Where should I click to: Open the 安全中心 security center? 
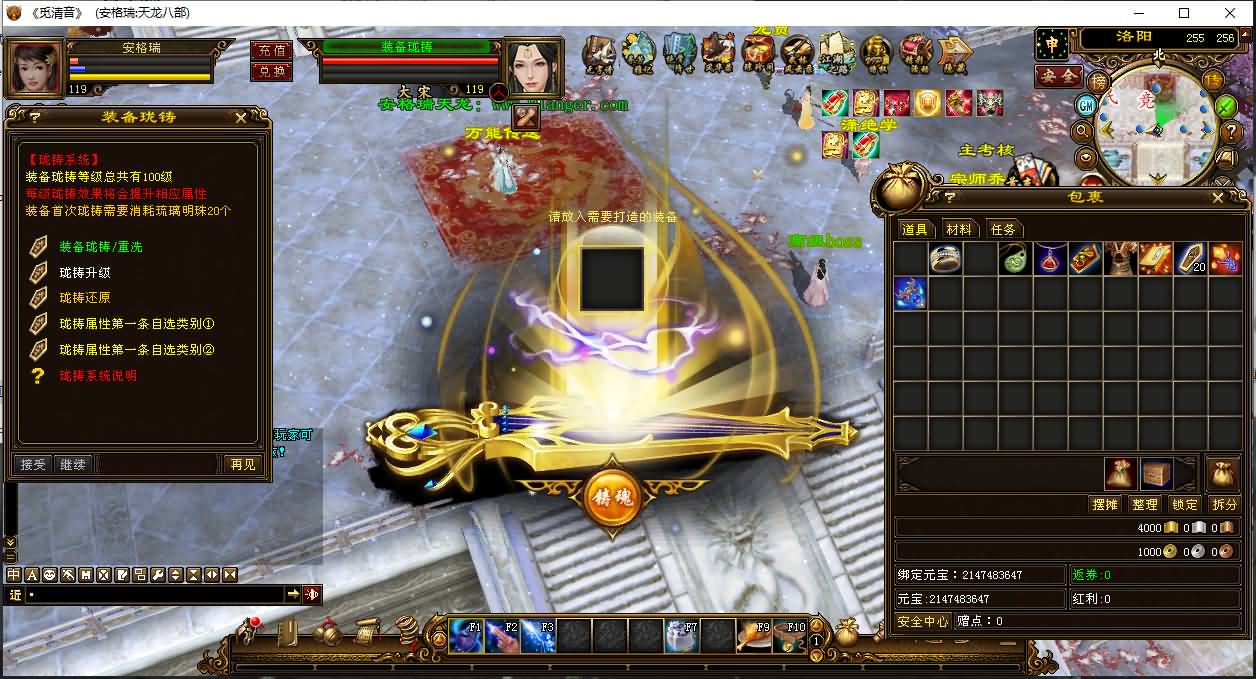coord(922,621)
